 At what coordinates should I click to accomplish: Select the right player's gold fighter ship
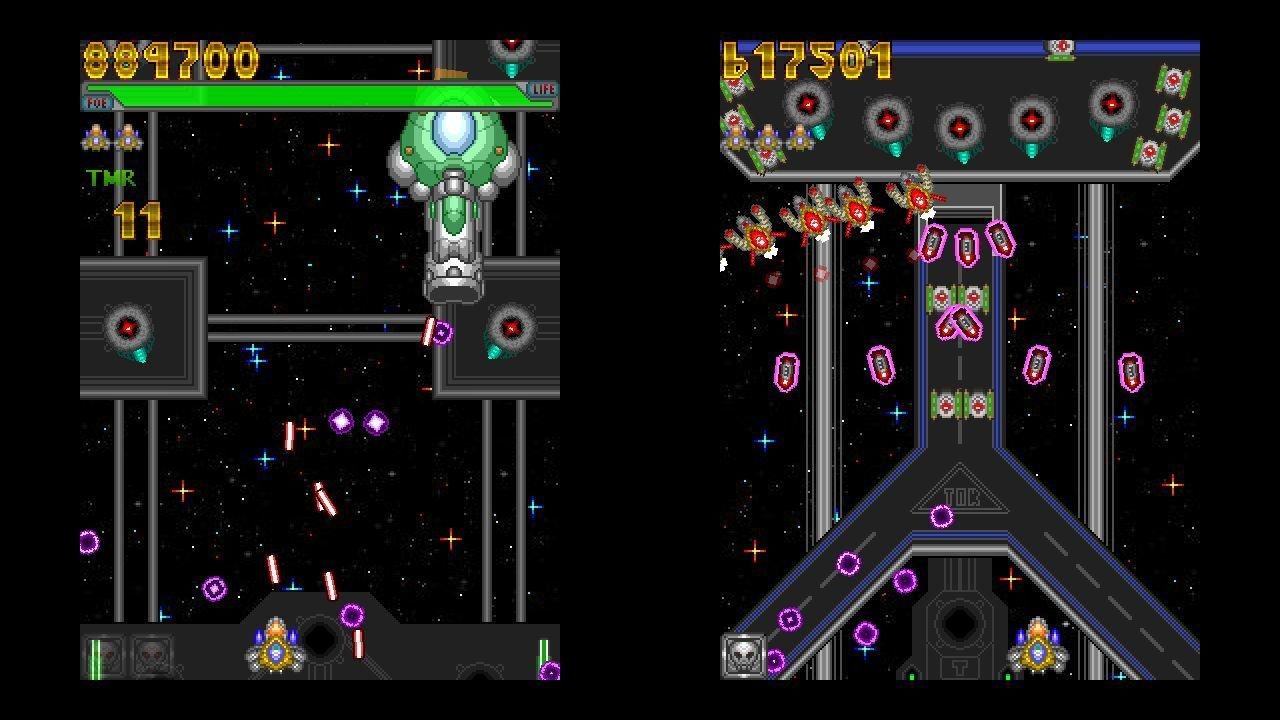tap(1038, 653)
